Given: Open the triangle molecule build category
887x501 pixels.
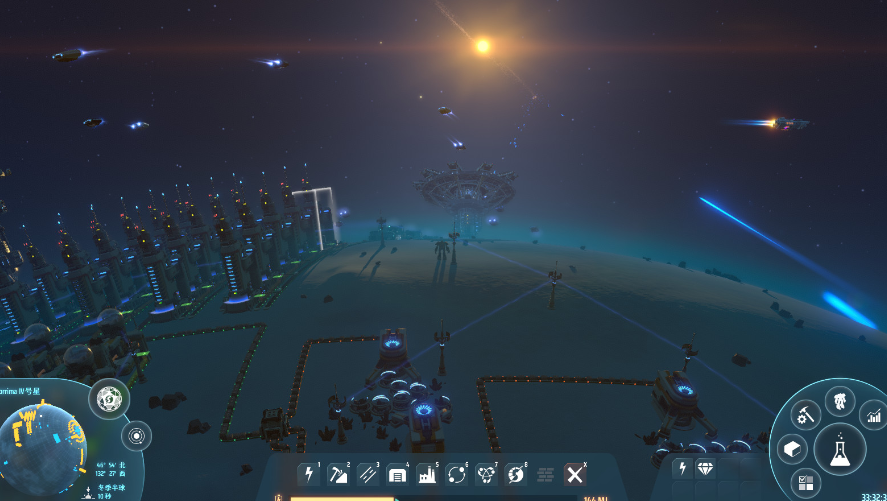Looking at the screenshot, I should point(487,473).
